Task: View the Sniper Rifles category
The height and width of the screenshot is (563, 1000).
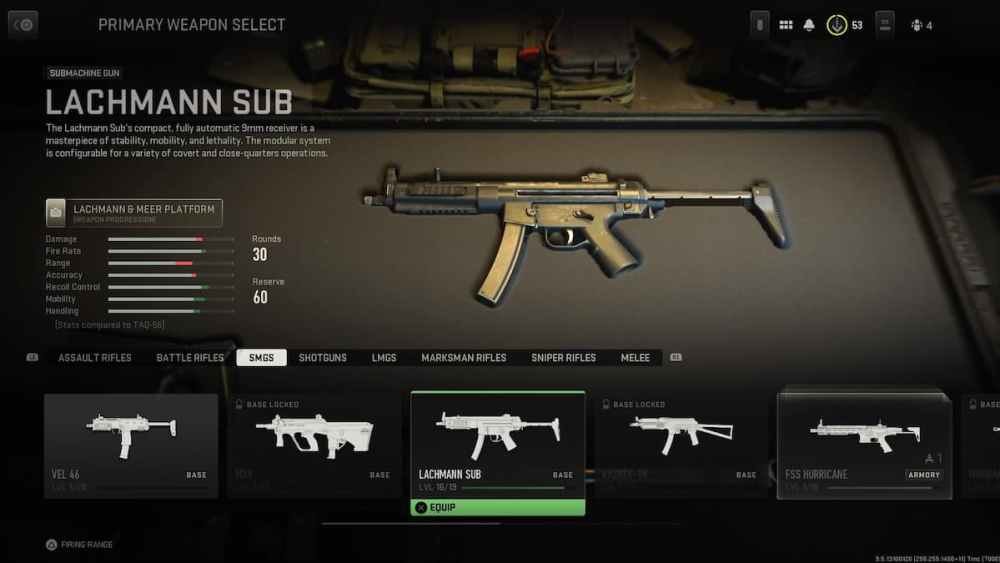Action: (x=564, y=358)
